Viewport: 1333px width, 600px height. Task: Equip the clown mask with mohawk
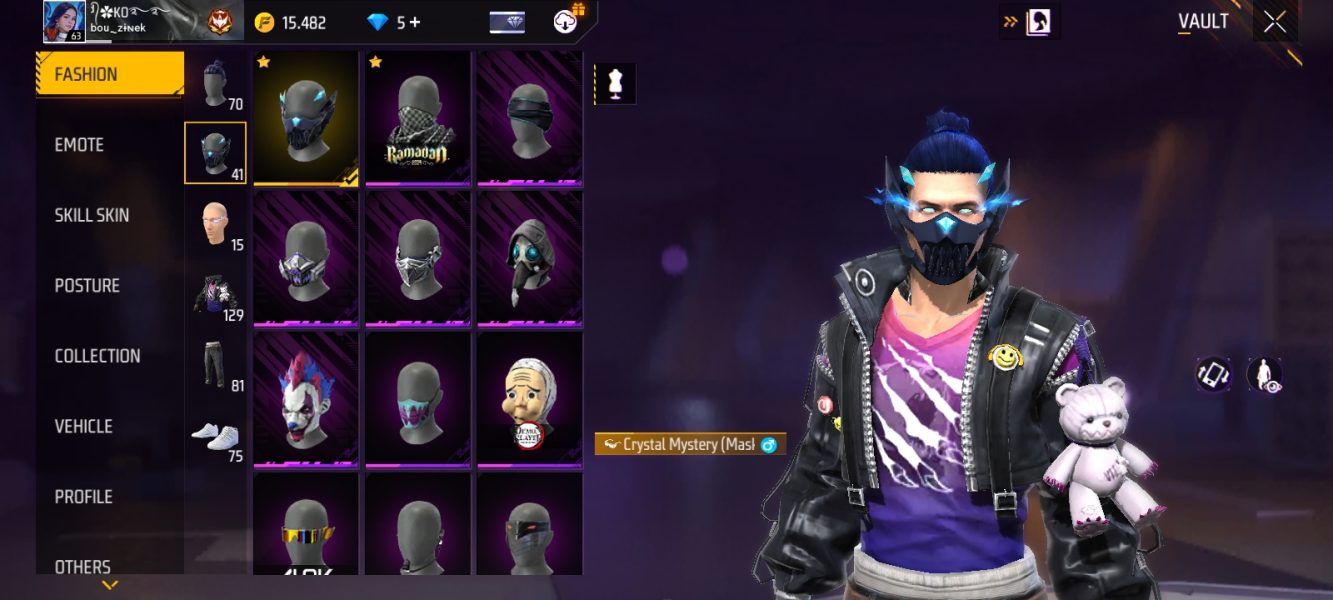305,398
